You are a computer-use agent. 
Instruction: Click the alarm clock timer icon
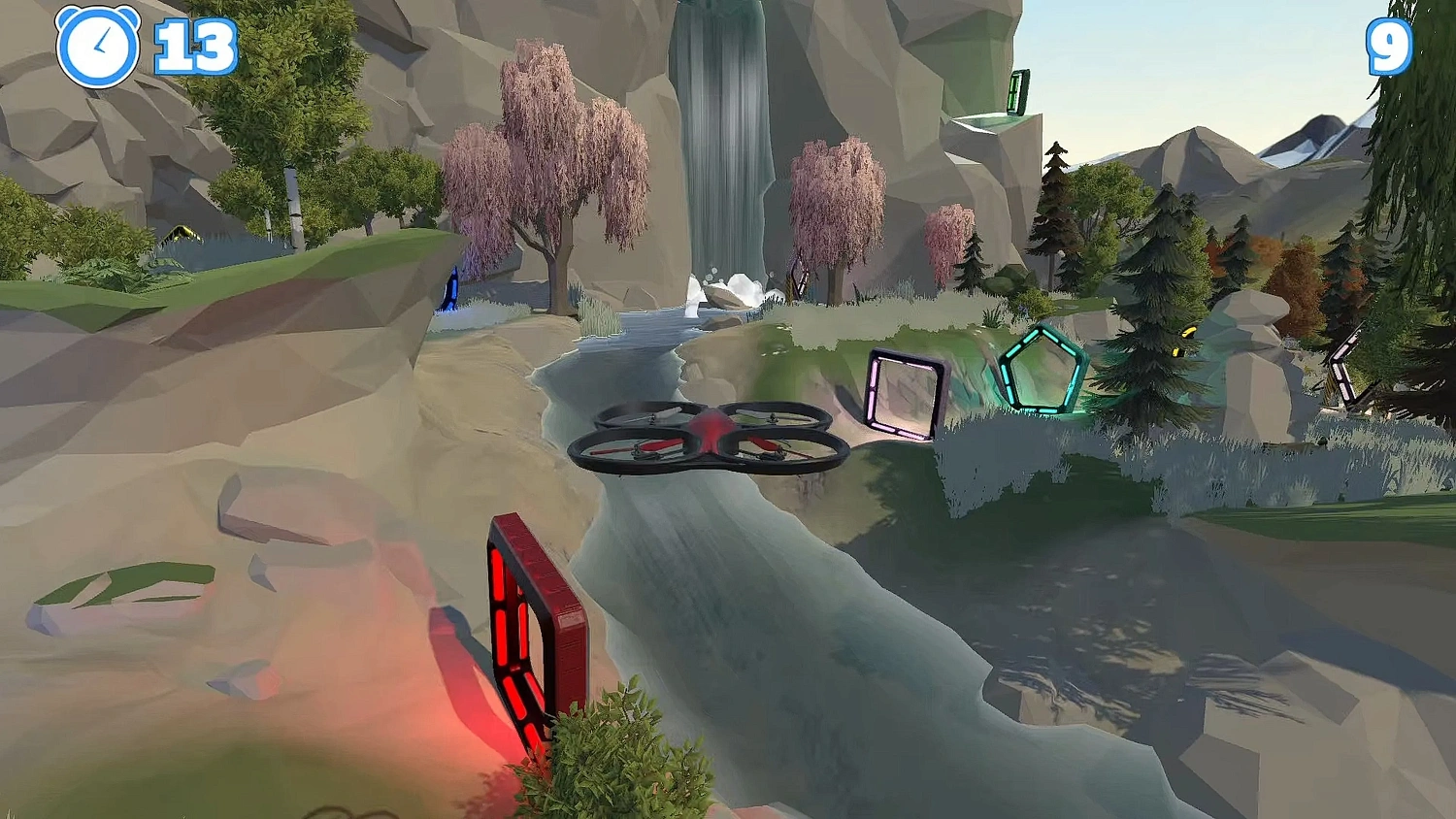(98, 43)
